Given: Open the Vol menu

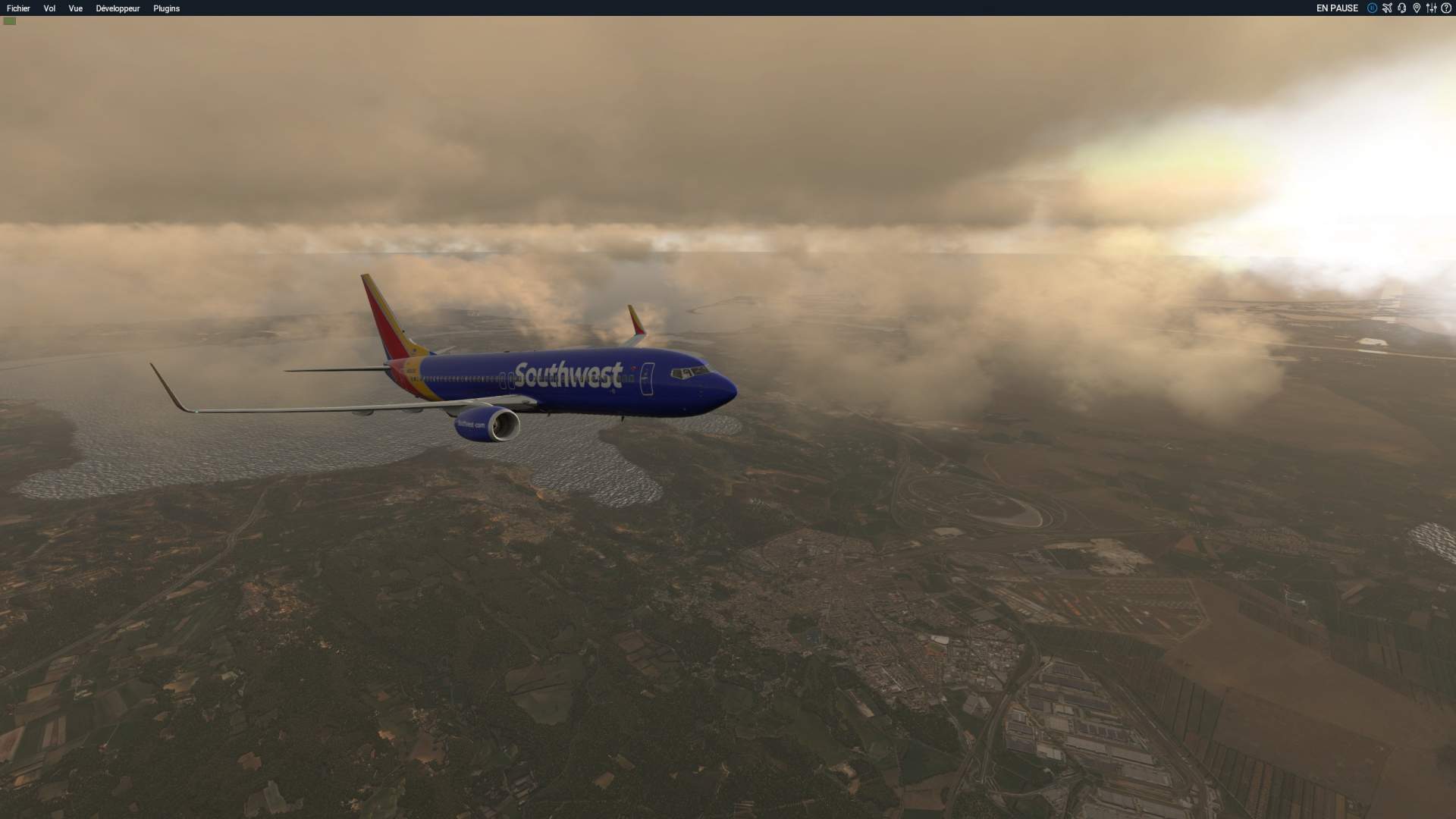Looking at the screenshot, I should 49,8.
